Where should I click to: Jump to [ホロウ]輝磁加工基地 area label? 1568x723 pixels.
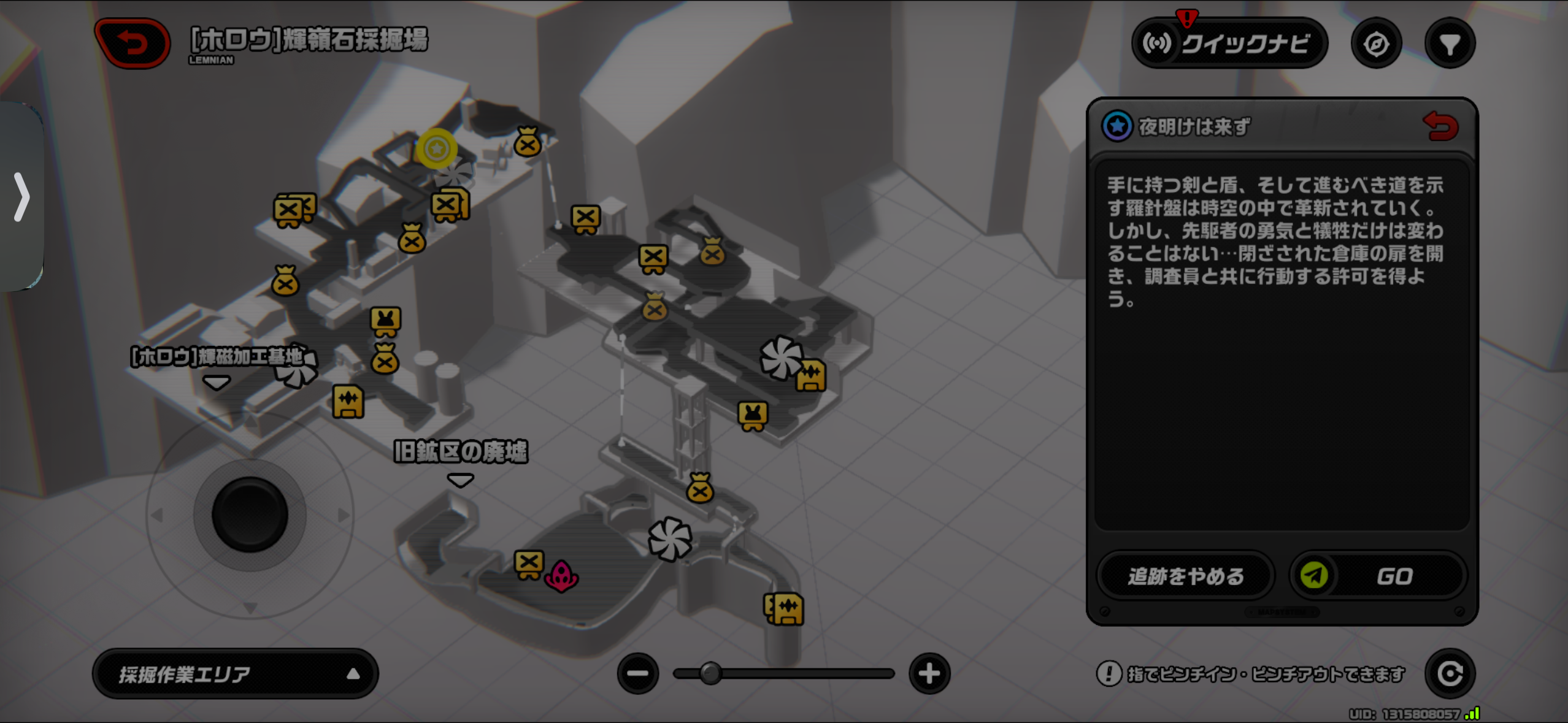(x=217, y=357)
